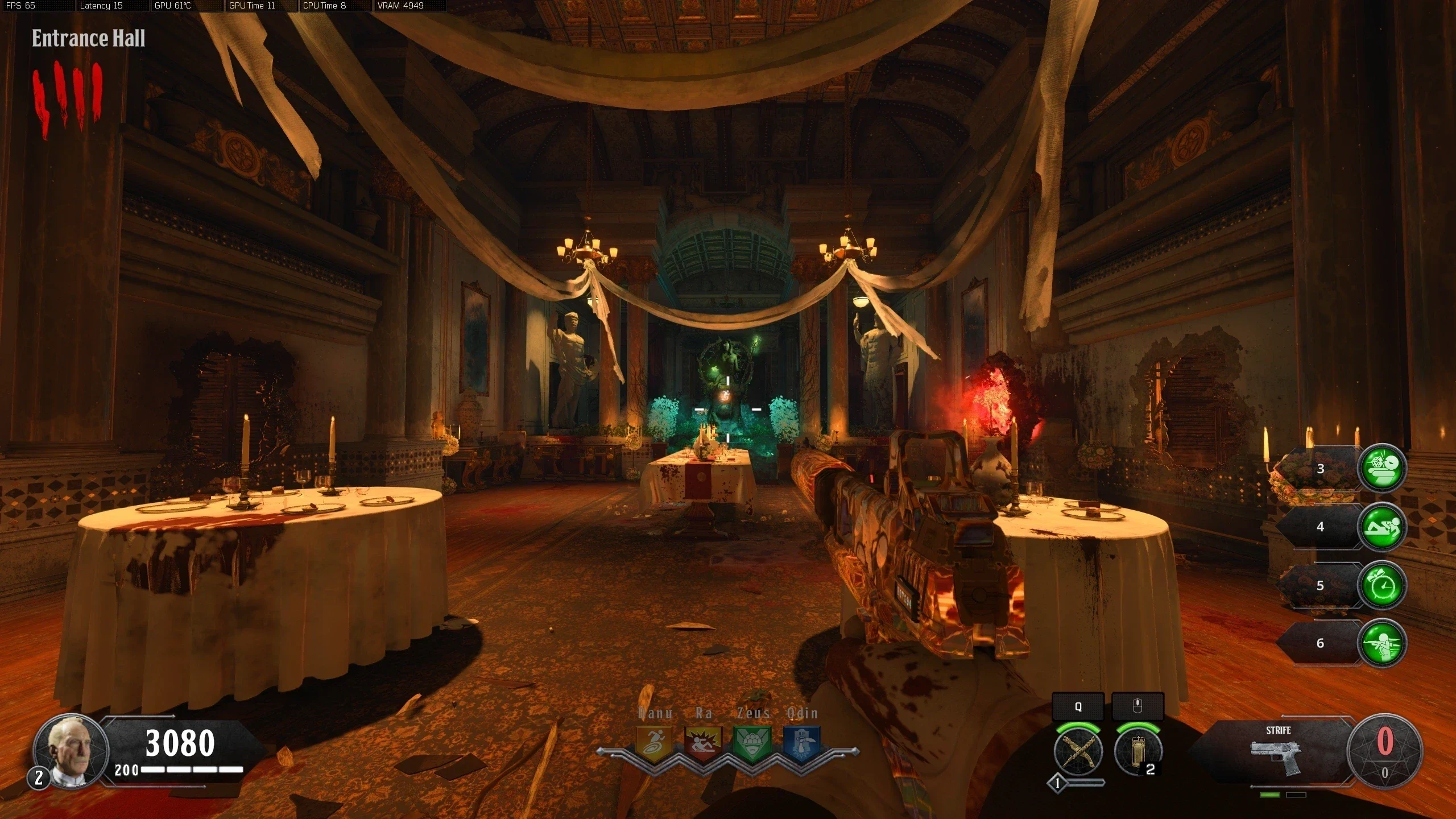Activate the prone-figure elixir in slot 4

pyautogui.click(x=1381, y=527)
